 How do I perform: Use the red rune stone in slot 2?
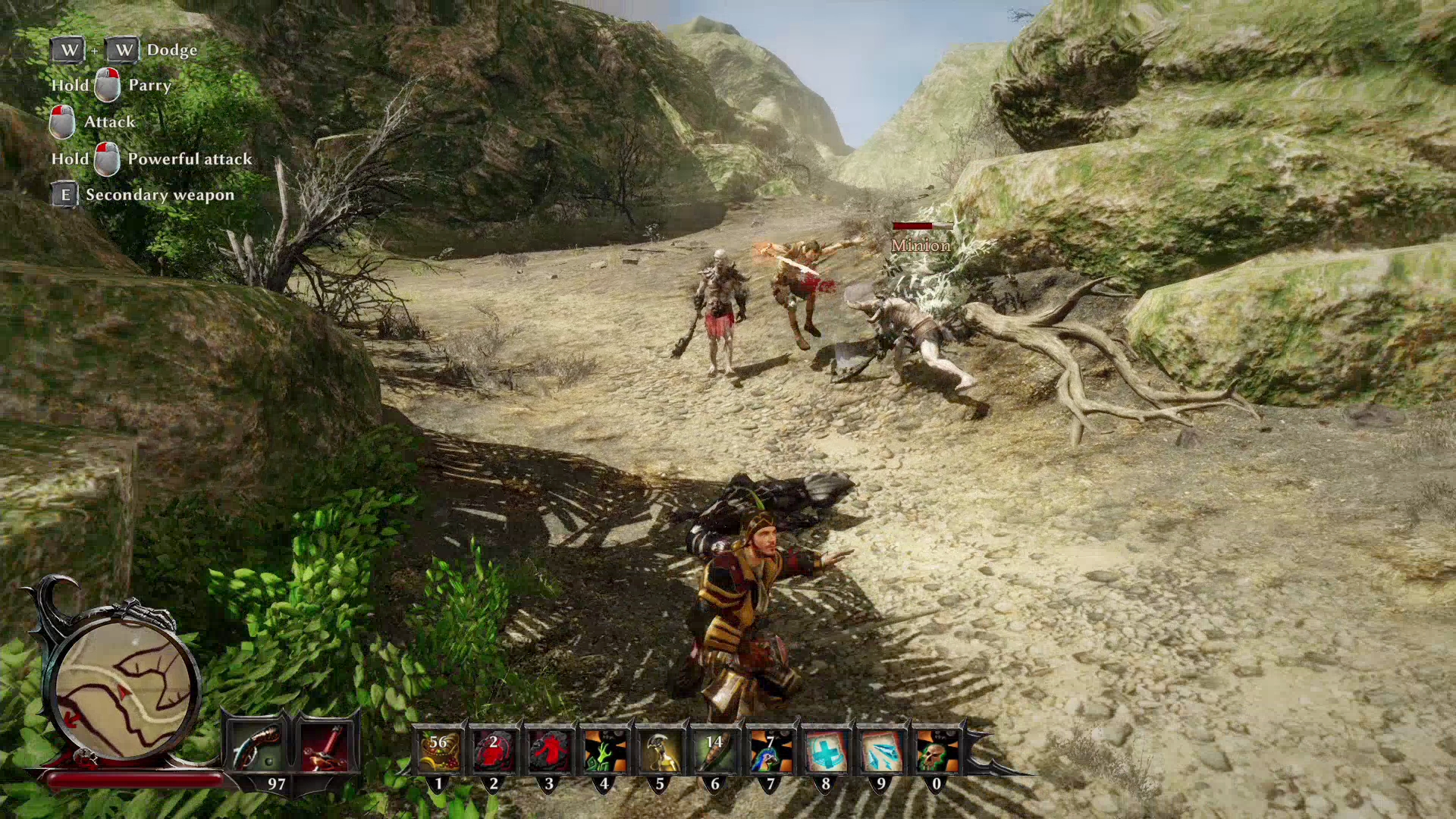[494, 749]
